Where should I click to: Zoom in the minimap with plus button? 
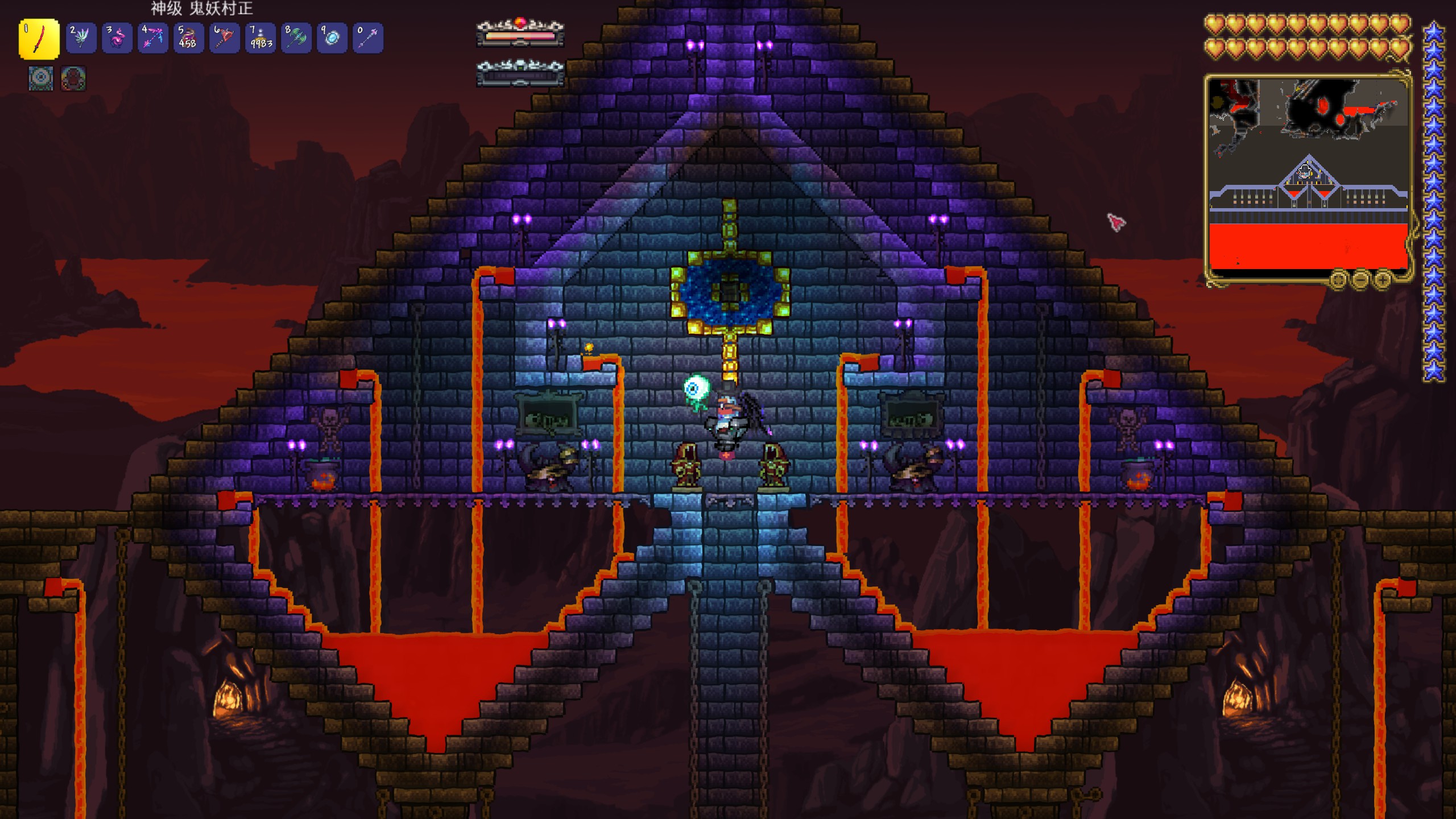pos(1381,279)
